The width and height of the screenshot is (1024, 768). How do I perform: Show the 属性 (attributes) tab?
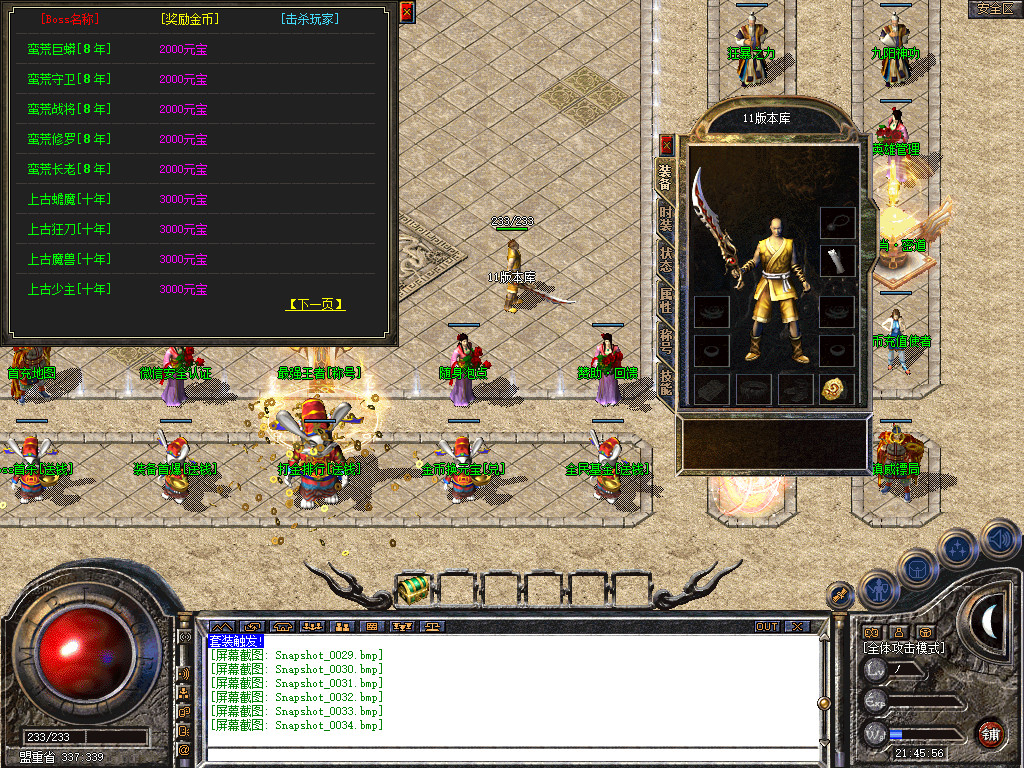click(x=666, y=300)
